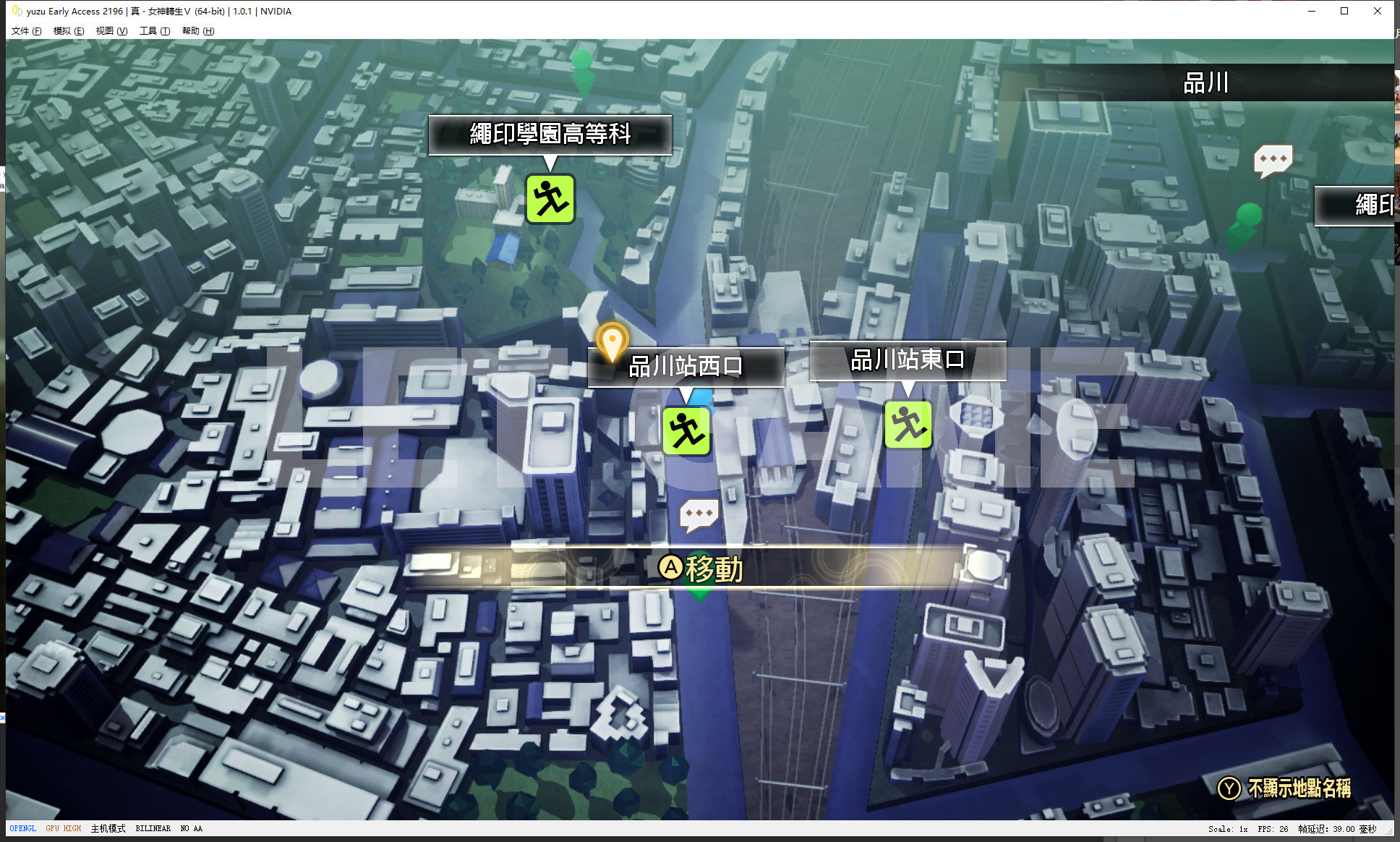Open the 工具 (T) menu

pos(155,31)
